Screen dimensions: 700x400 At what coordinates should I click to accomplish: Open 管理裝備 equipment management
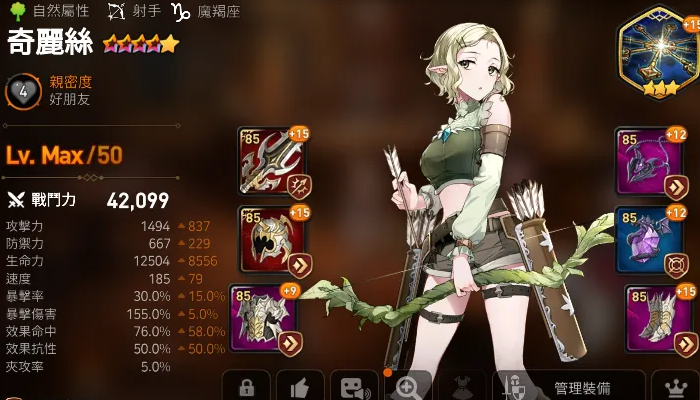click(x=568, y=387)
